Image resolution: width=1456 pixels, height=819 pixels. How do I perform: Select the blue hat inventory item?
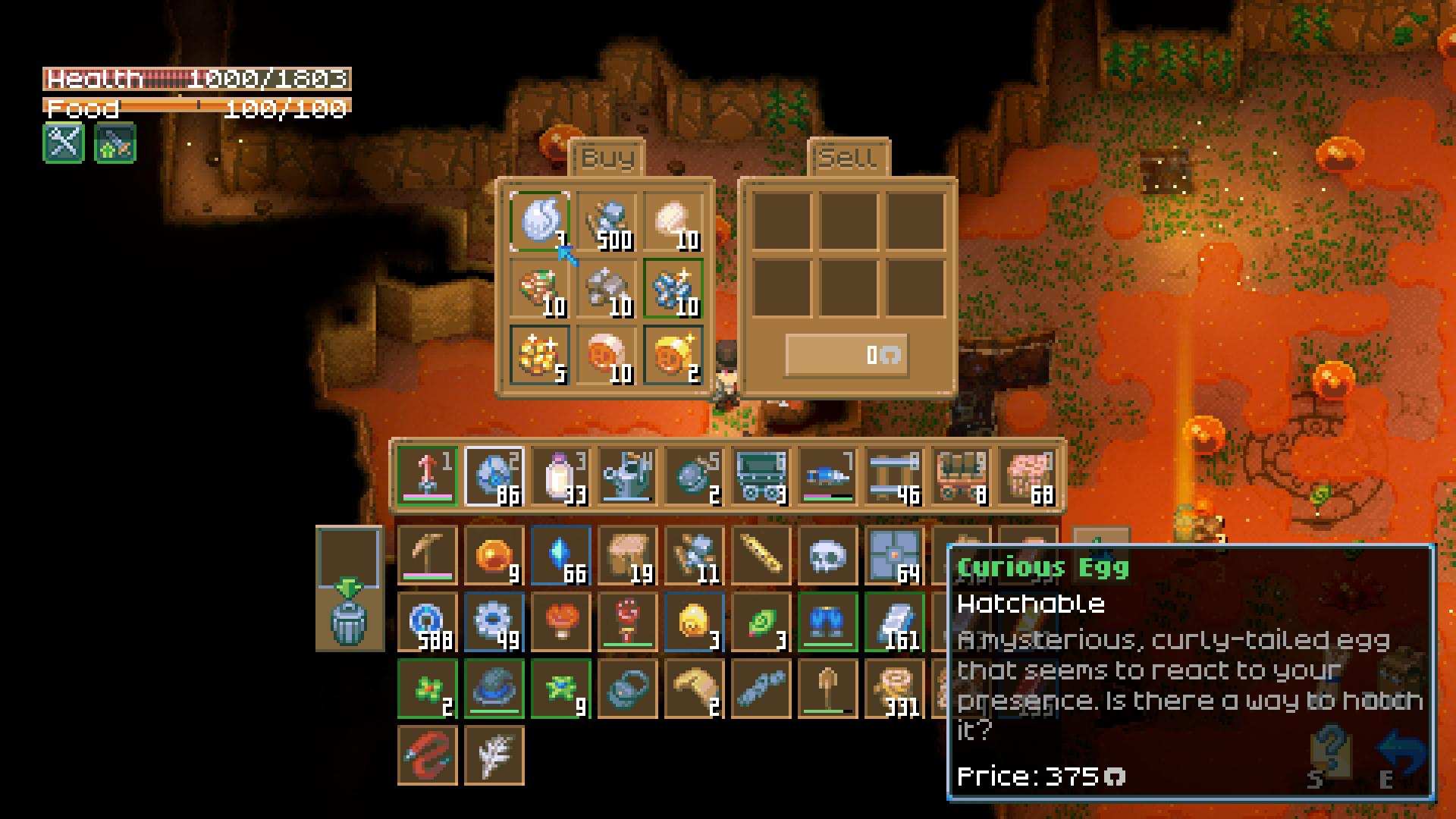(x=494, y=689)
